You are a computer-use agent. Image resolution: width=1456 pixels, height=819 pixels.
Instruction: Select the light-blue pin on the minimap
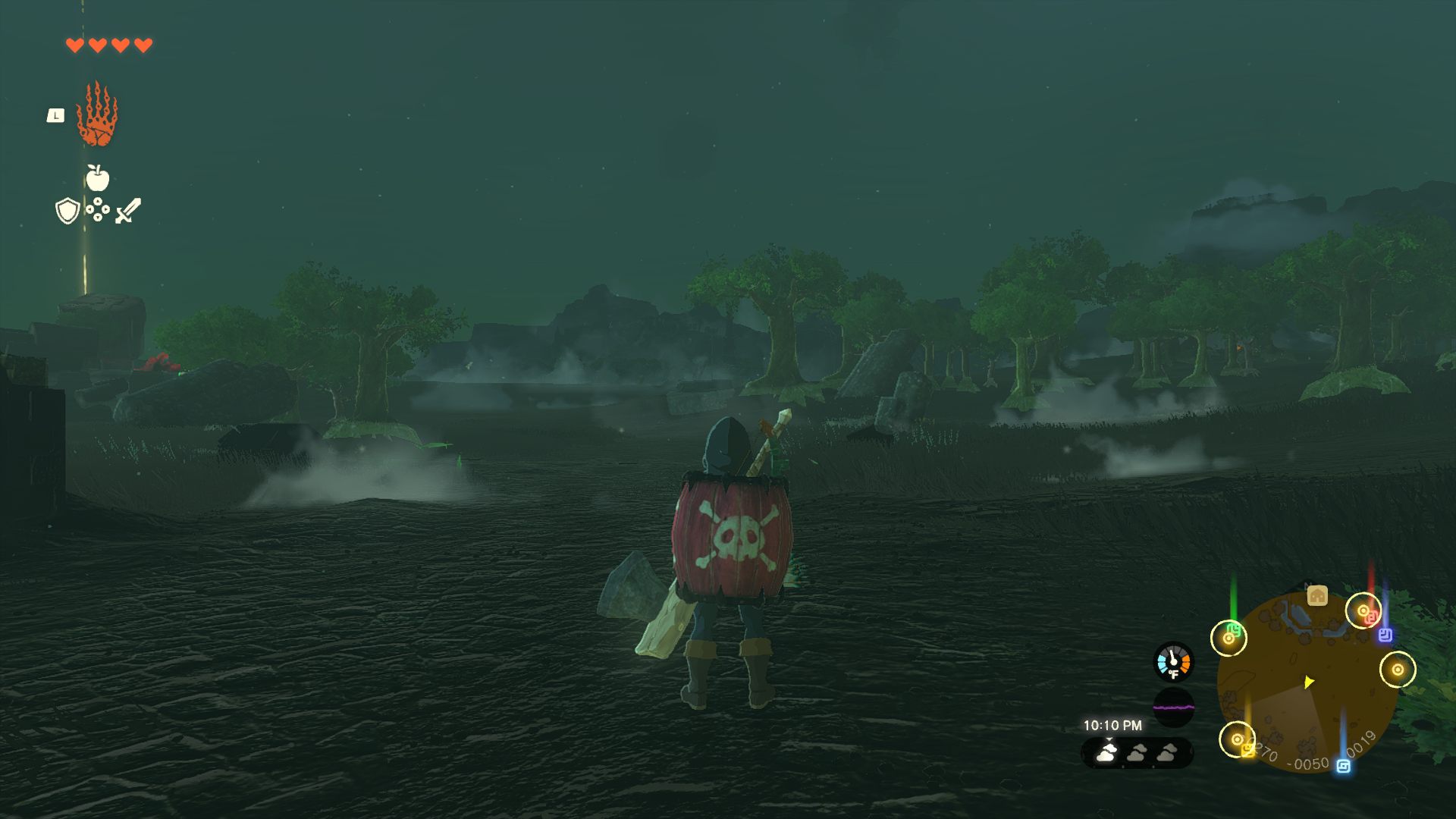(1343, 767)
